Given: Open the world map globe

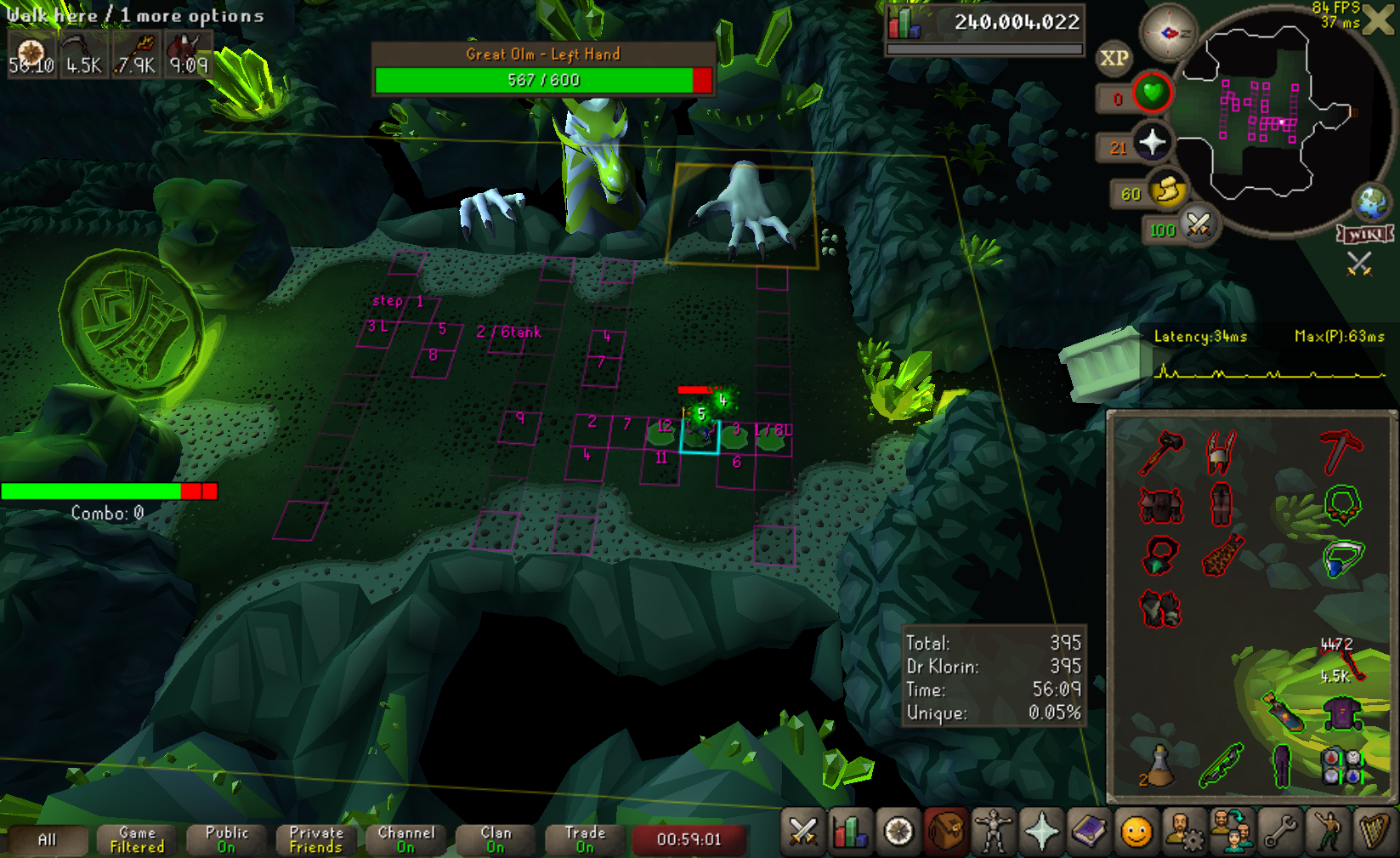Looking at the screenshot, I should tap(1371, 202).
